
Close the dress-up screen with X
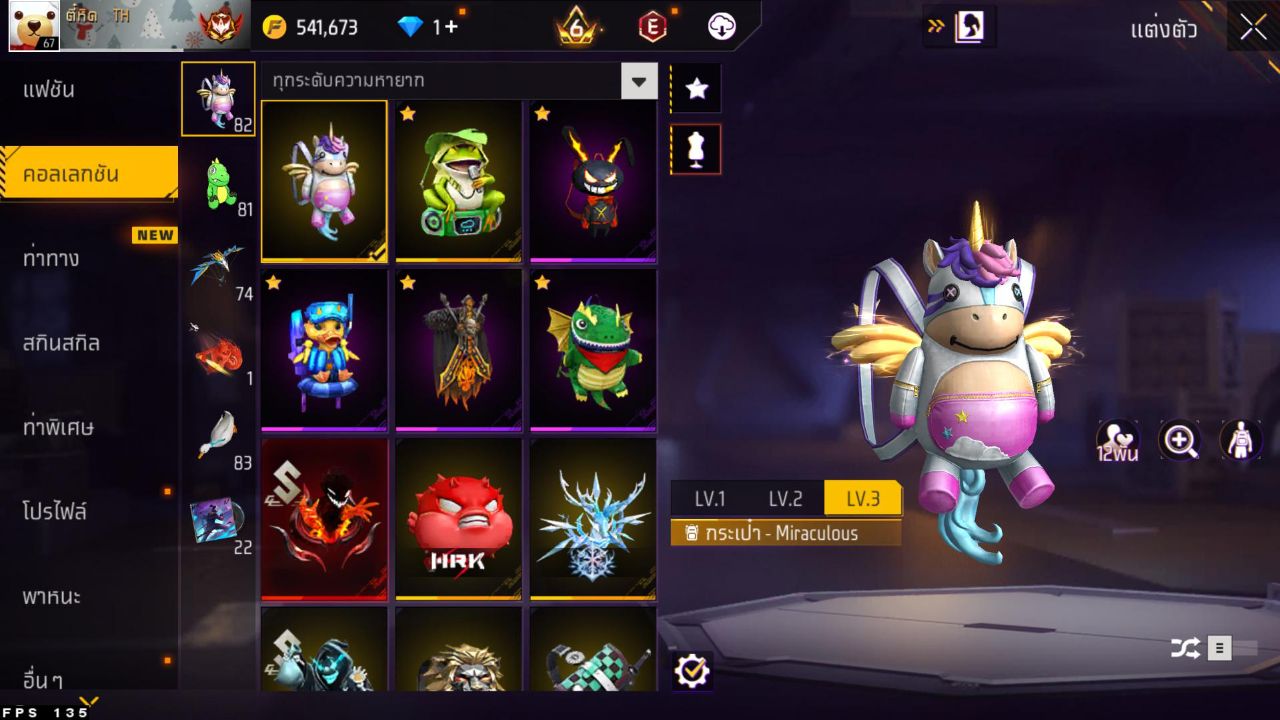coord(1253,28)
